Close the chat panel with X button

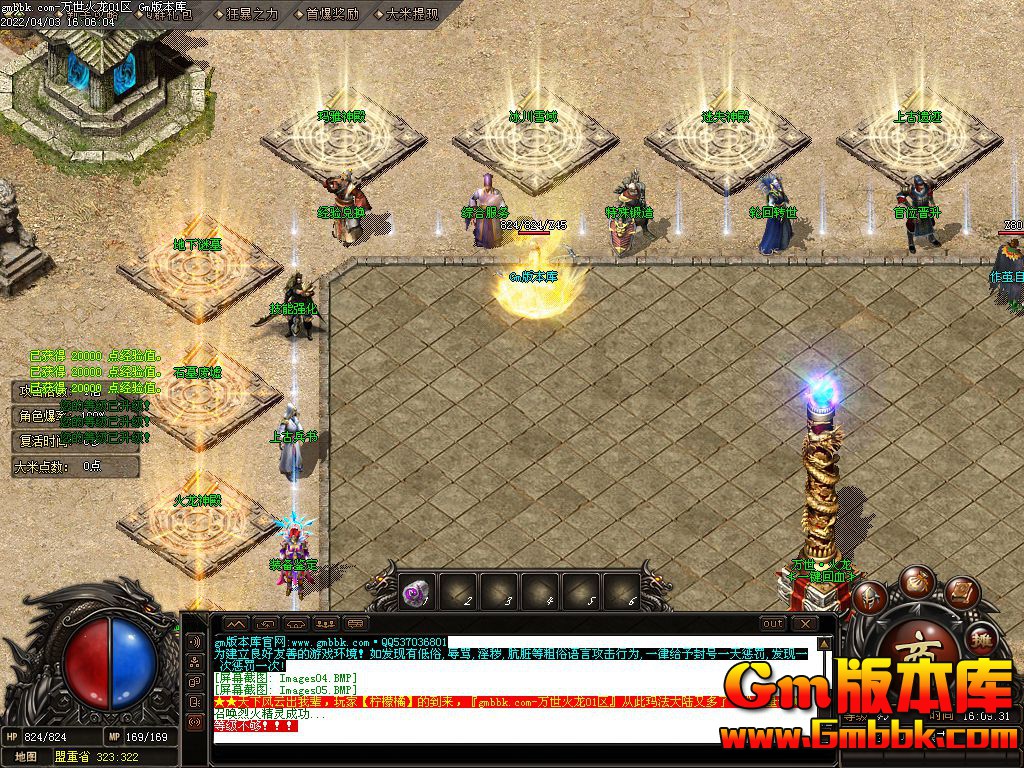(x=805, y=624)
